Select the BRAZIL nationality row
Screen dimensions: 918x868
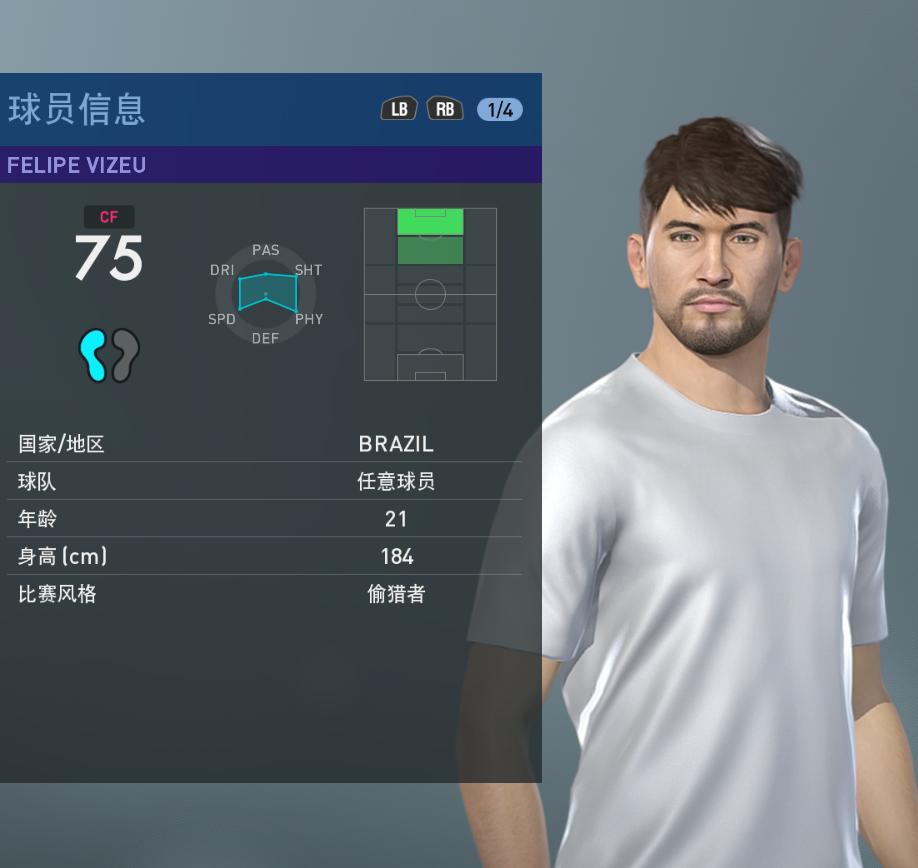pyautogui.click(x=265, y=444)
